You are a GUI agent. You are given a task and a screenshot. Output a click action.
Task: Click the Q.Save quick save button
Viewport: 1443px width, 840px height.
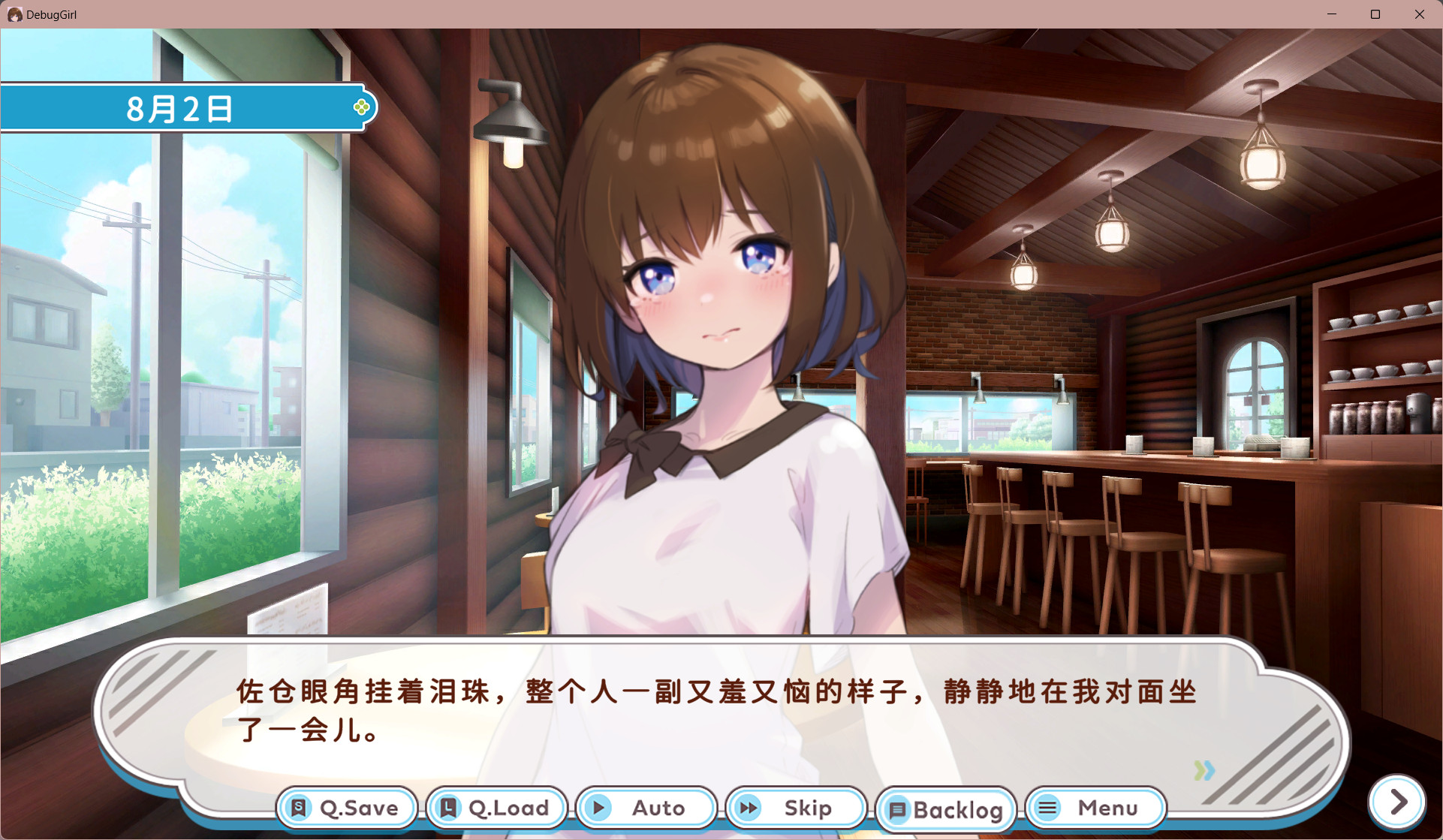[346, 808]
